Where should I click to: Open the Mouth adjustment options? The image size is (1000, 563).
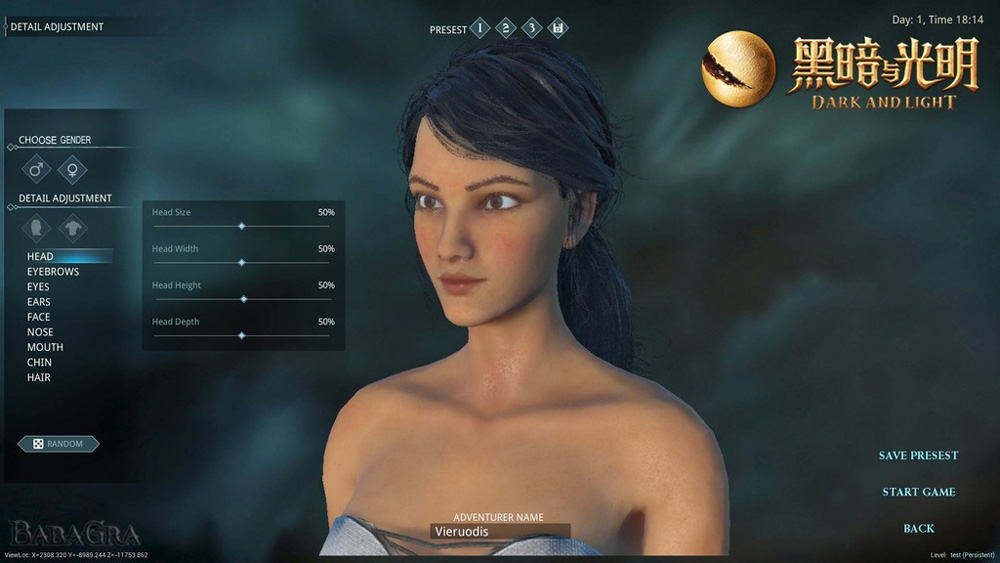(45, 347)
